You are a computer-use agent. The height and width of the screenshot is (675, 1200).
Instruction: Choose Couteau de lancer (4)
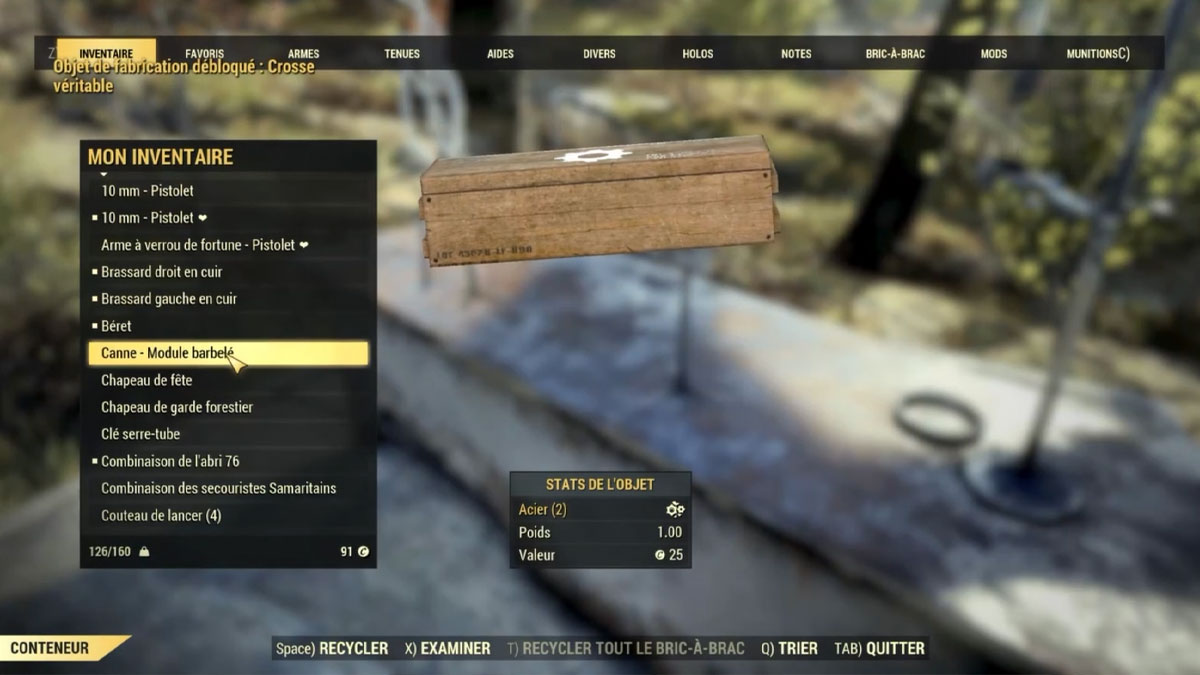(161, 516)
